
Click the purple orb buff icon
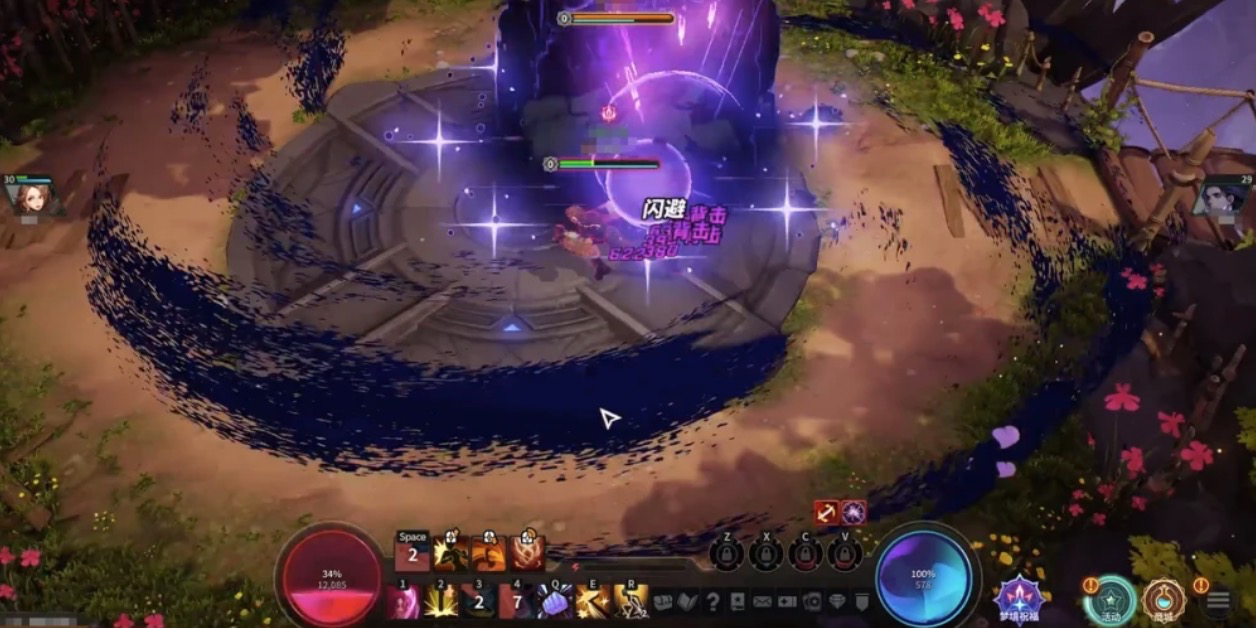tap(853, 512)
